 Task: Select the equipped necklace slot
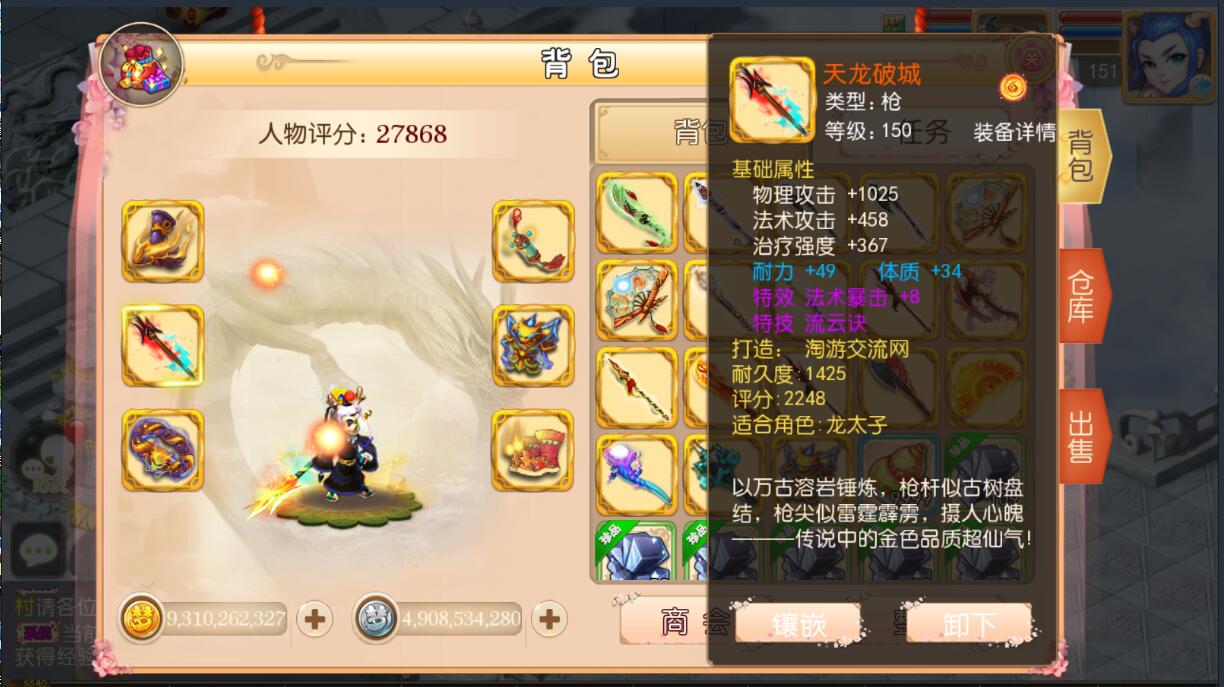click(x=533, y=241)
